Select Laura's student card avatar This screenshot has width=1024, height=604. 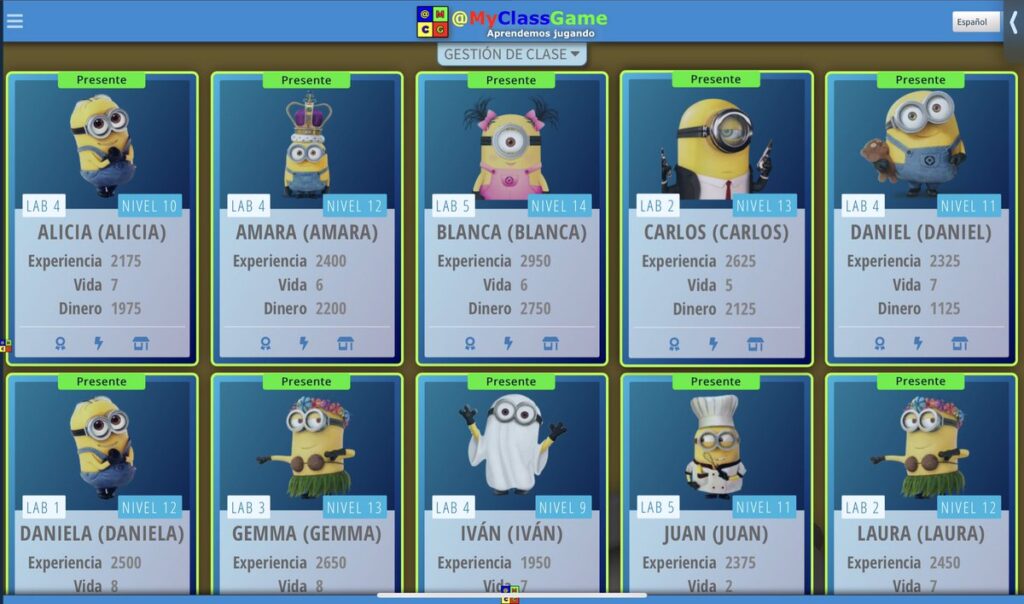point(920,447)
